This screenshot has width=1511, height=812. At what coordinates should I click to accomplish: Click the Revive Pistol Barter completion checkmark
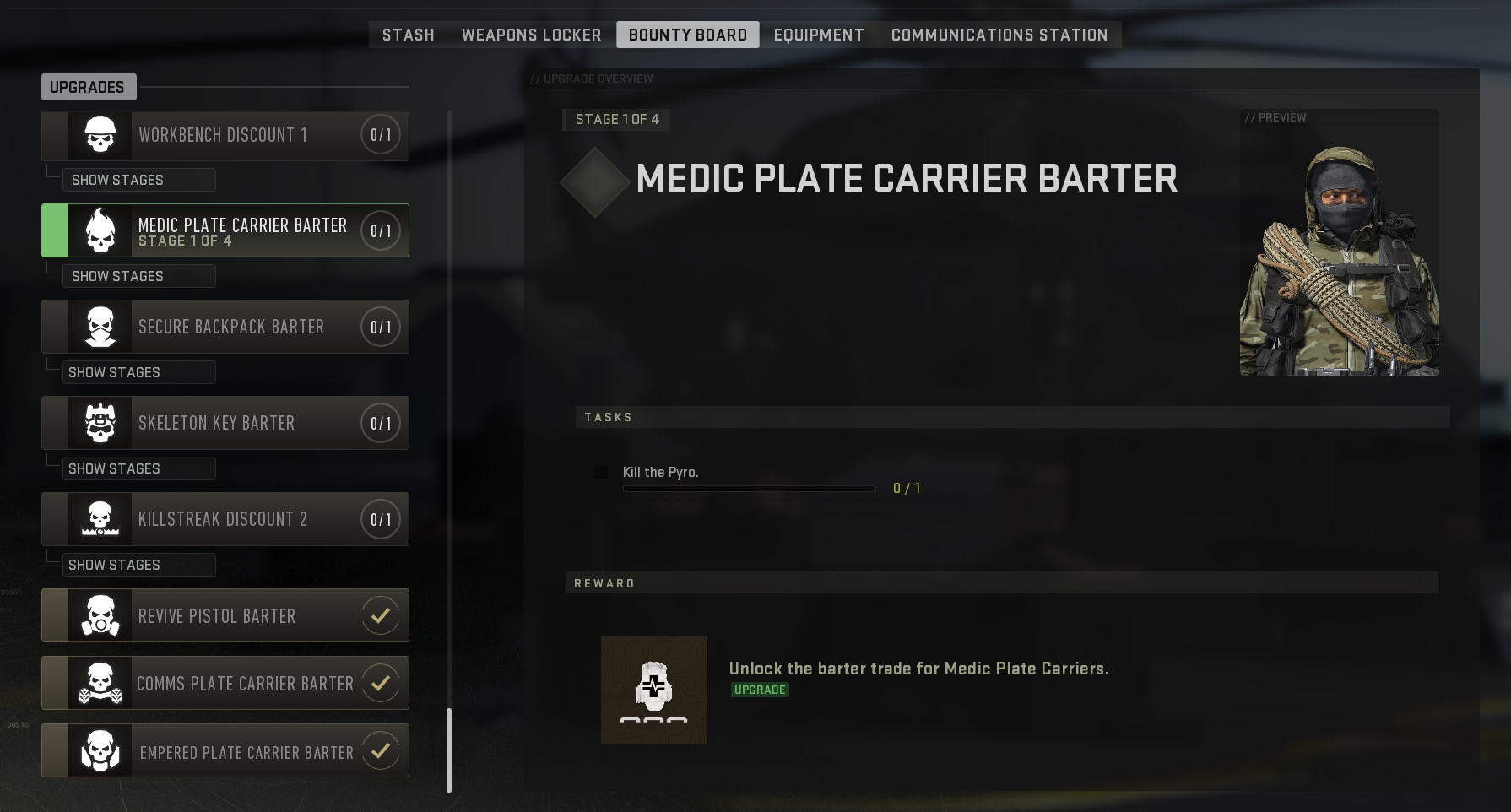(380, 615)
